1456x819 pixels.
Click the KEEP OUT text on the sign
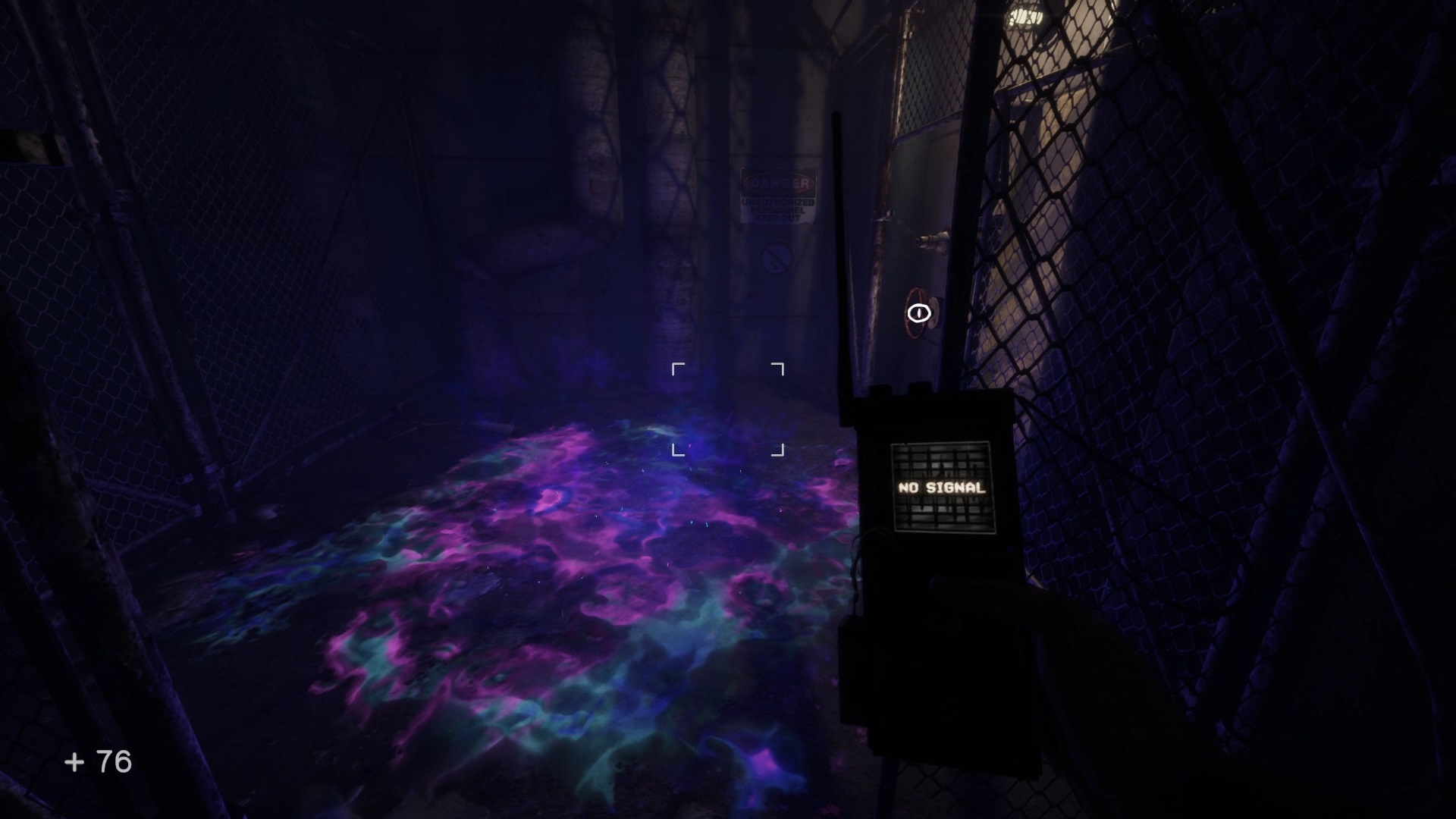pos(777,218)
